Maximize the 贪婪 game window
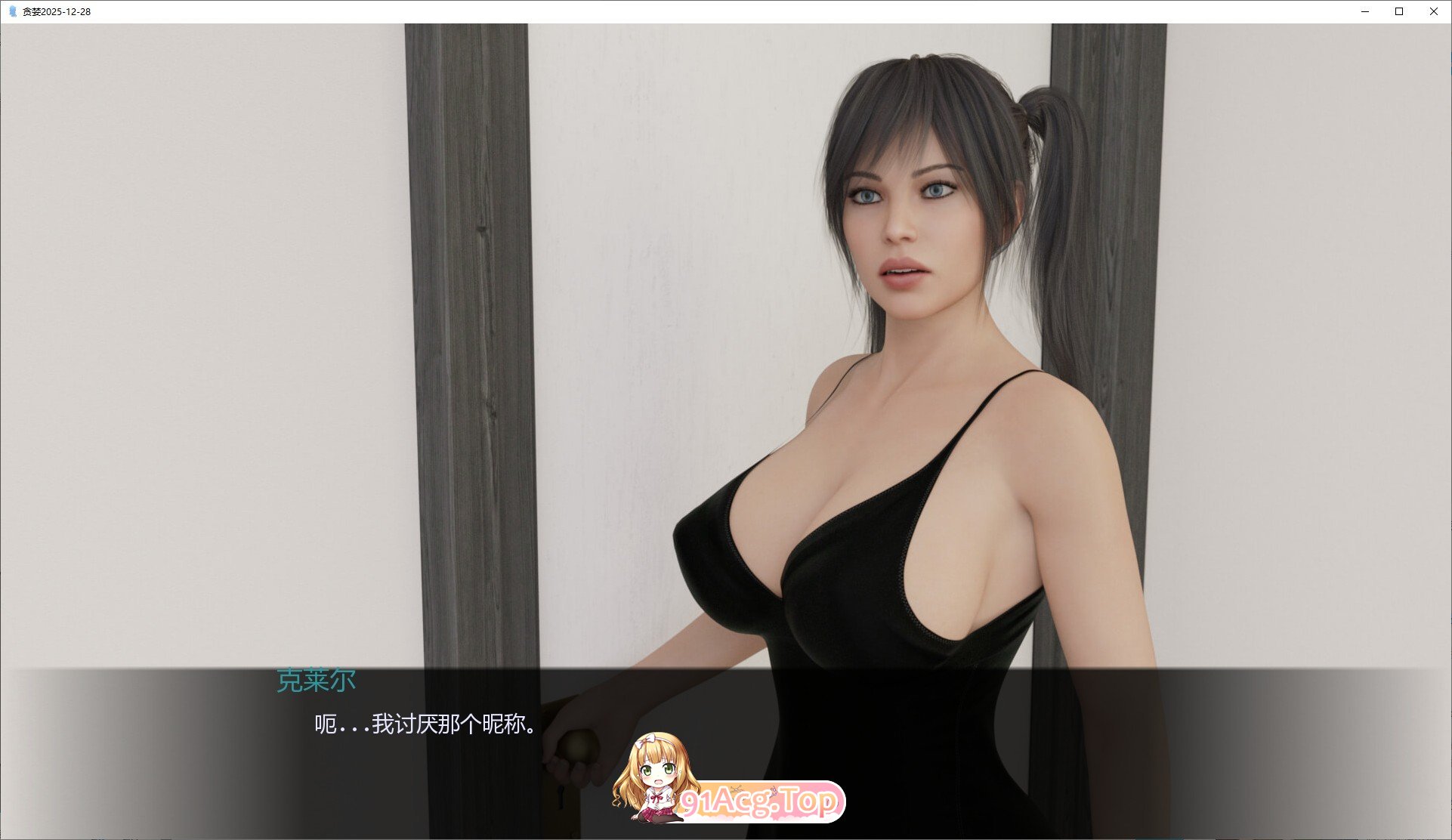This screenshot has width=1452, height=840. tap(1398, 11)
